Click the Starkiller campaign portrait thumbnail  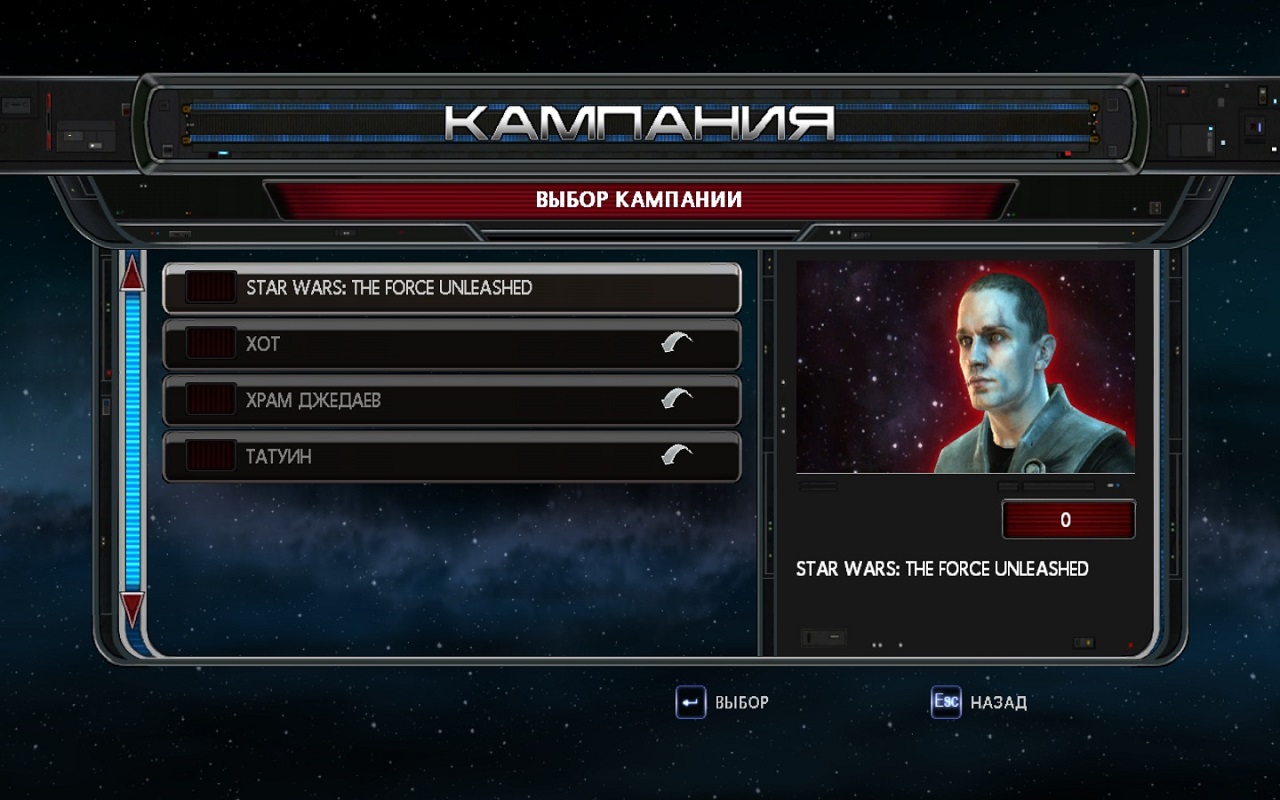point(965,367)
